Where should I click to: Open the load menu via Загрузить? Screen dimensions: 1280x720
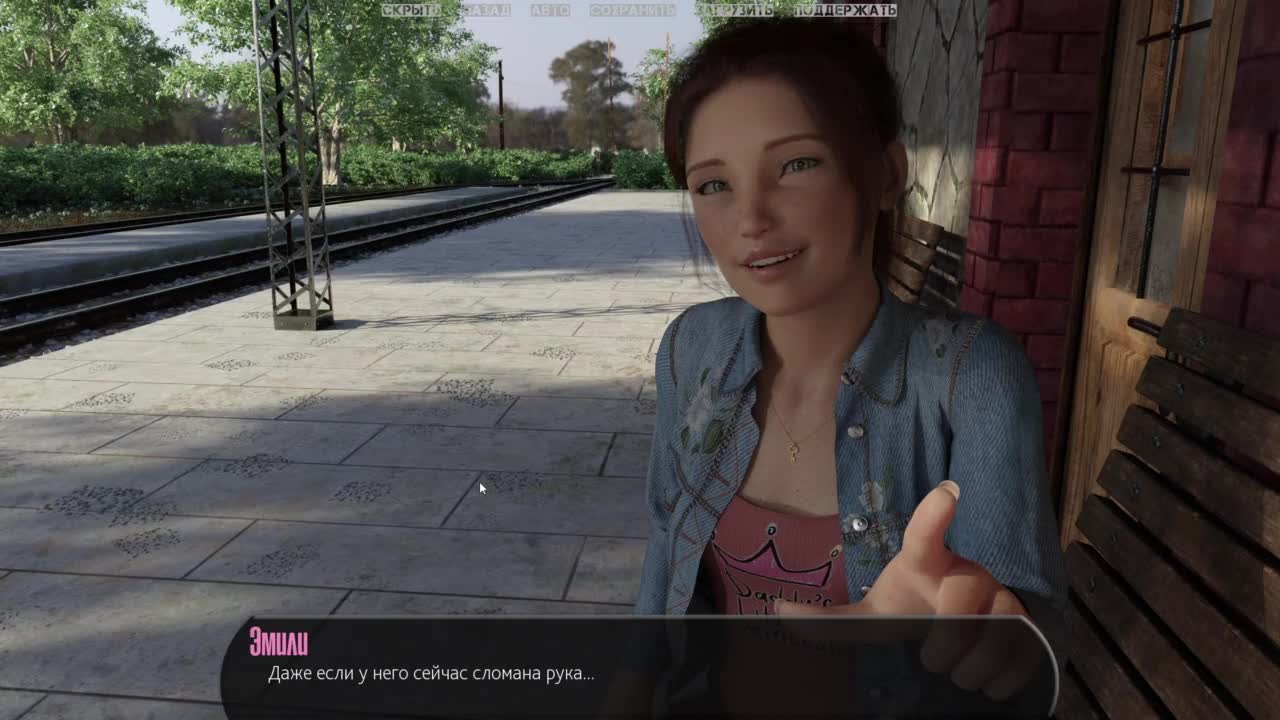tap(735, 10)
